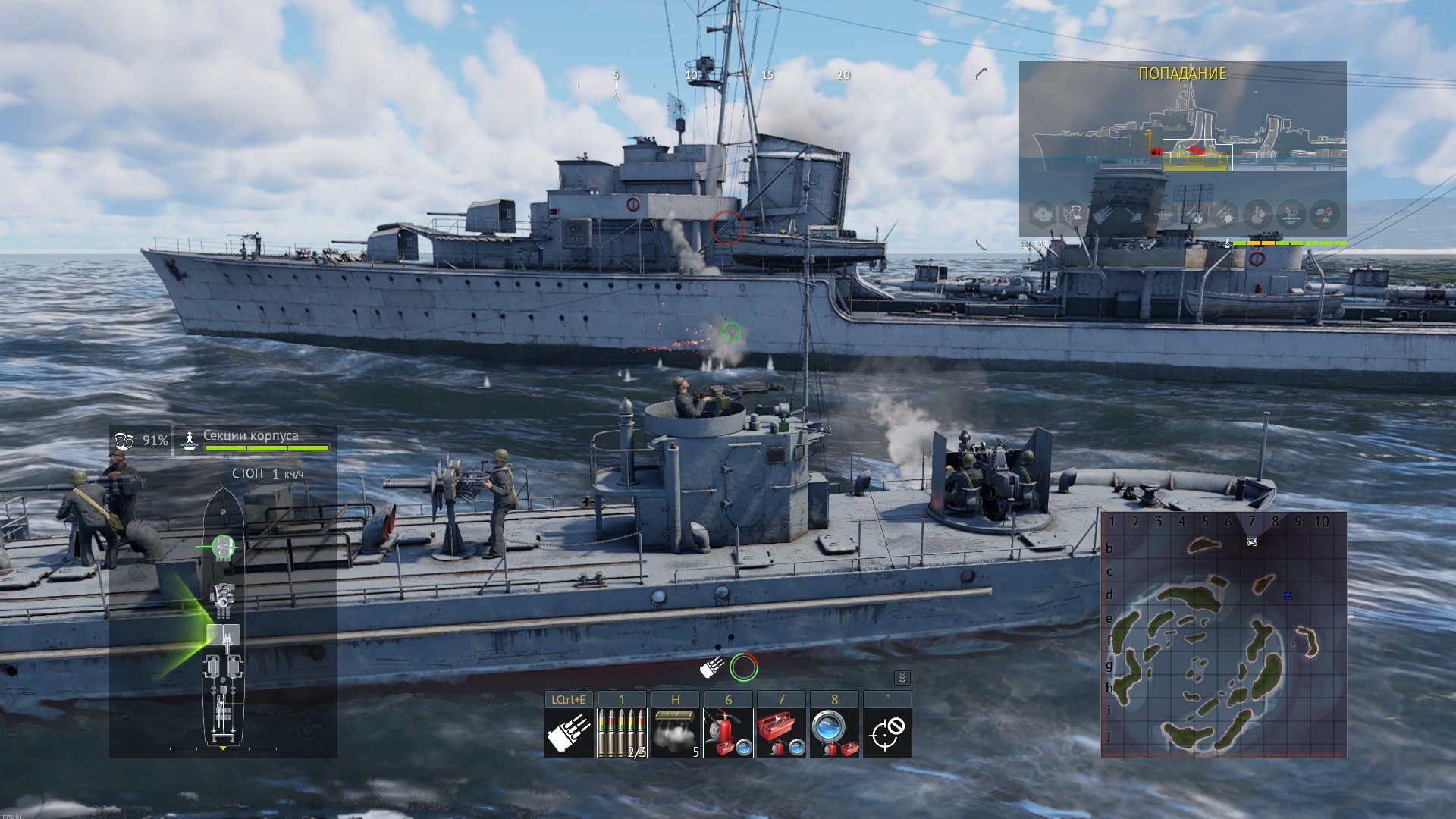This screenshot has width=1456, height=819.
Task: Collapse the action bar with the chevron button
Action: tap(902, 678)
